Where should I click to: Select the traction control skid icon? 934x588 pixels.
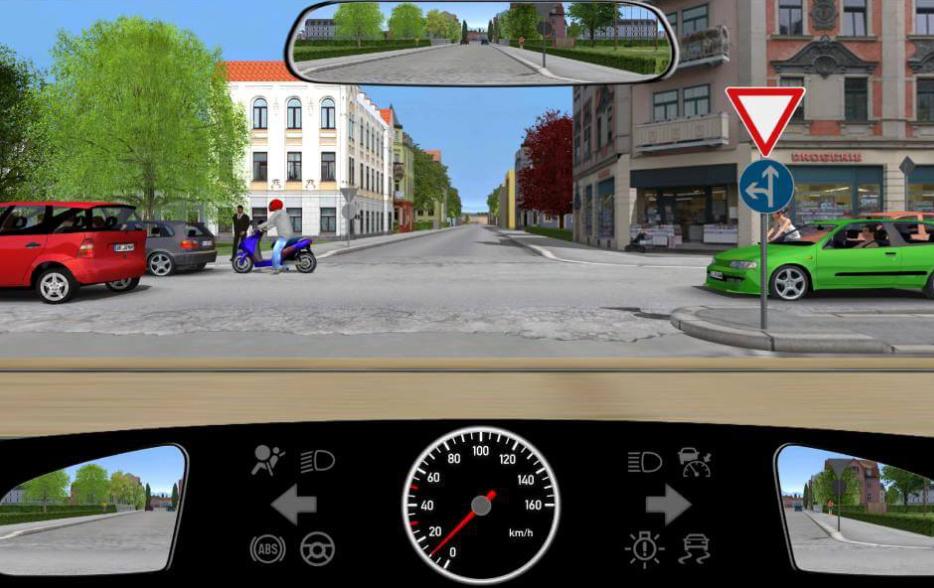pyautogui.click(x=695, y=548)
